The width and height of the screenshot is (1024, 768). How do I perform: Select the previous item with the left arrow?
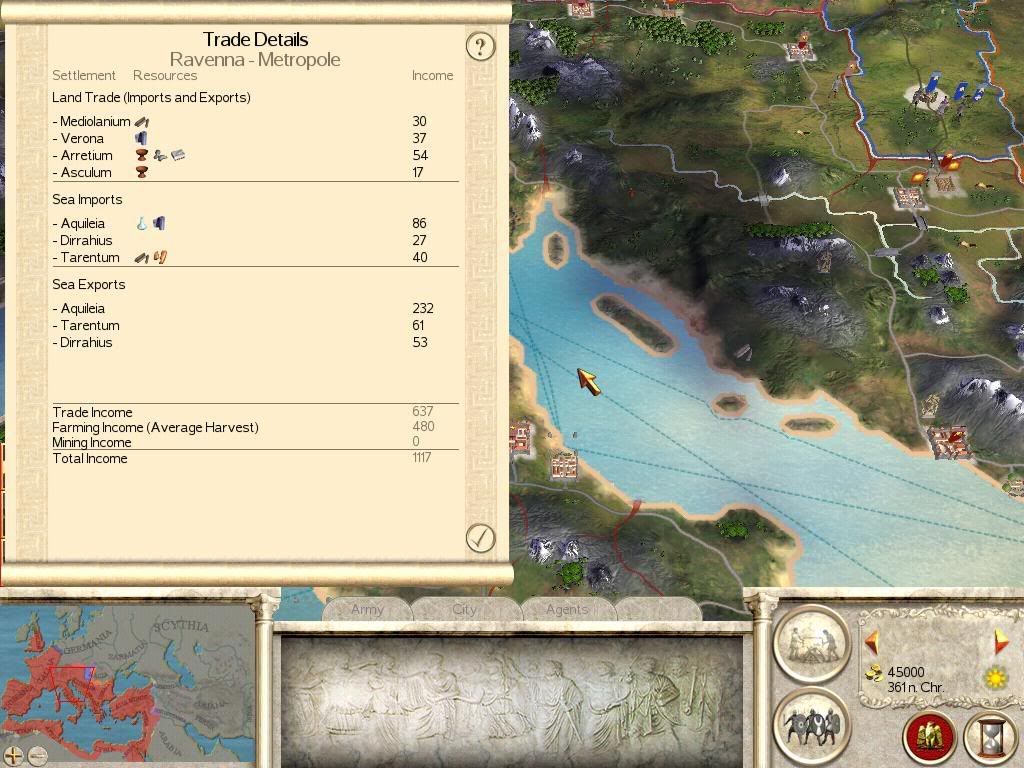click(871, 643)
